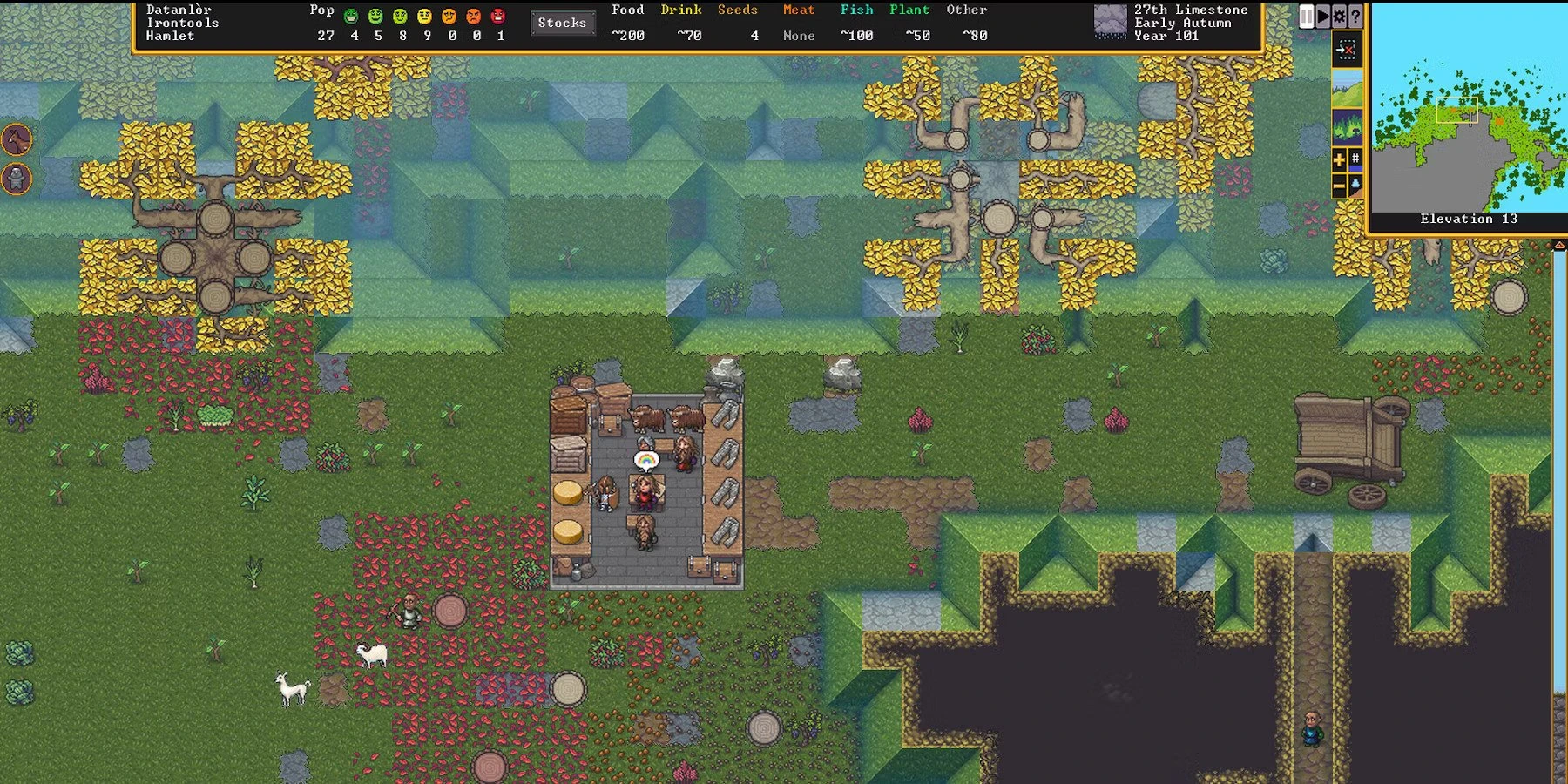This screenshot has width=1568, height=784.
Task: Click the donkey notification icon on the left
Action: tap(15, 141)
